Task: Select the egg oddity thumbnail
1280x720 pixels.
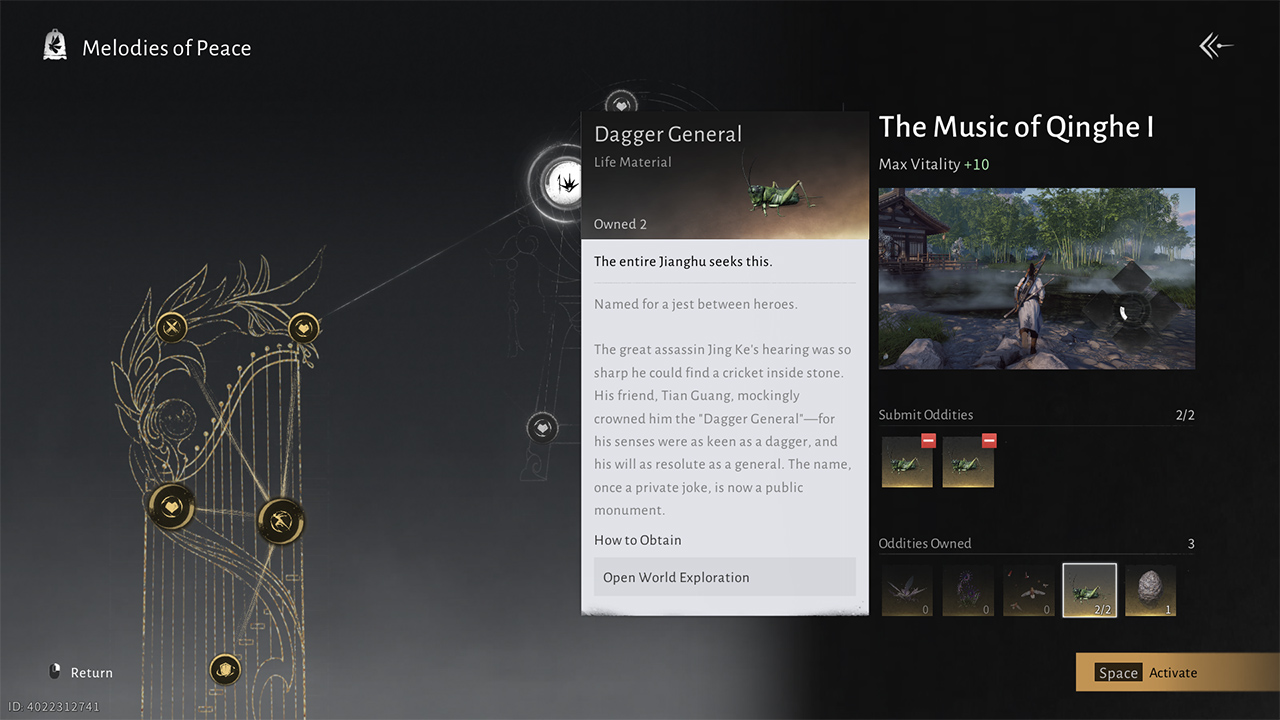Action: coord(1150,590)
